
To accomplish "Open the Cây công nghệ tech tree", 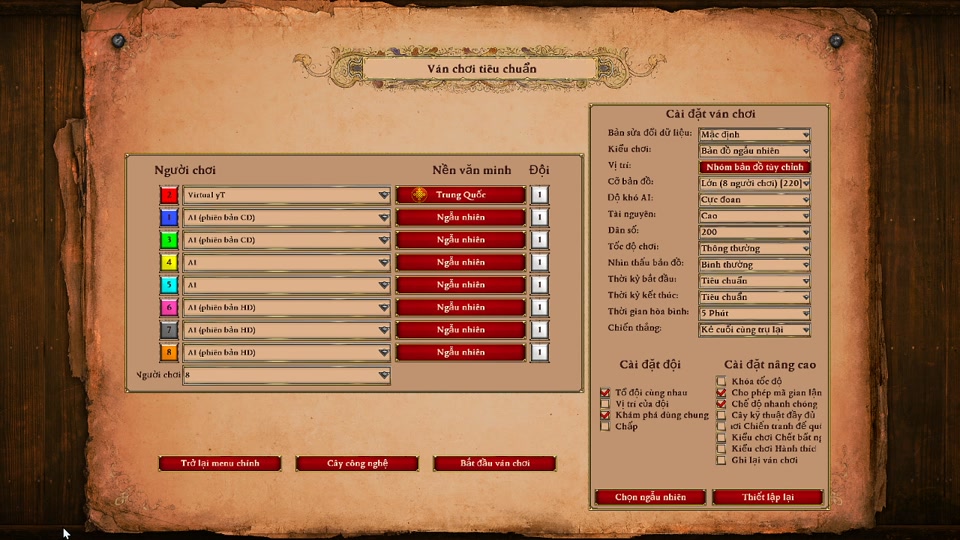I will (x=357, y=464).
